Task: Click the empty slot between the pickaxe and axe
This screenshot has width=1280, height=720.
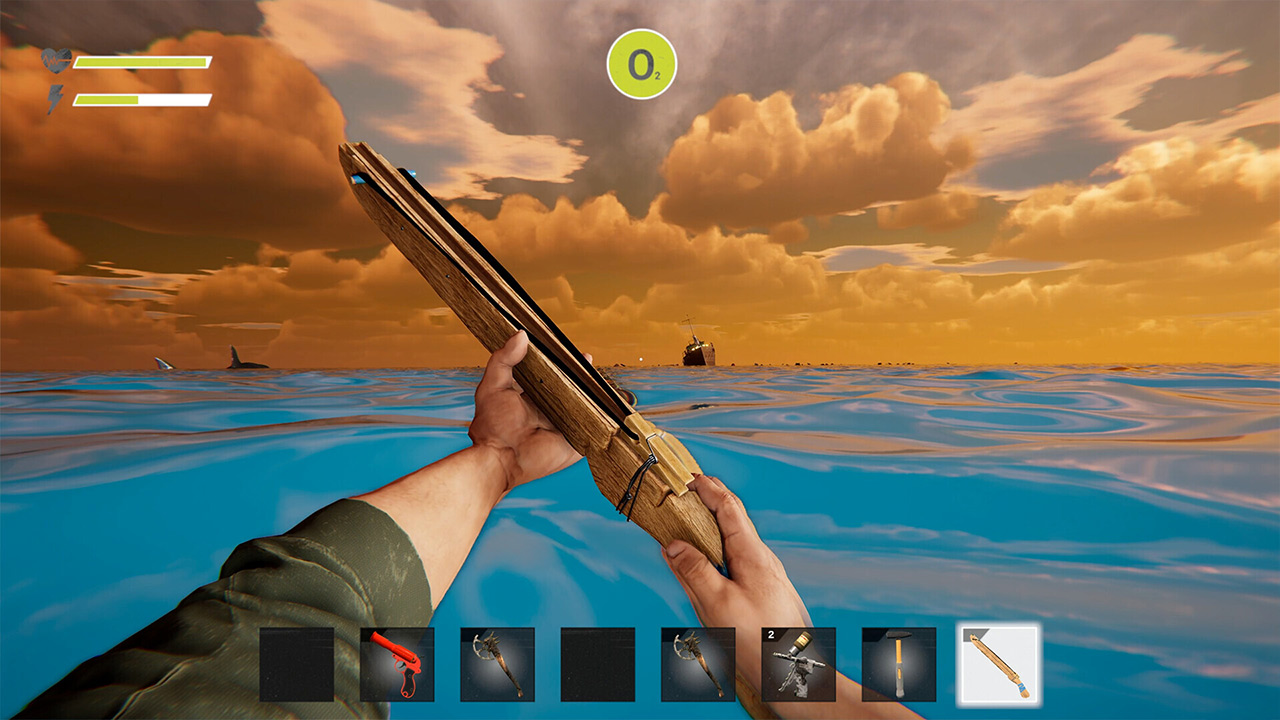Action: click(597, 665)
